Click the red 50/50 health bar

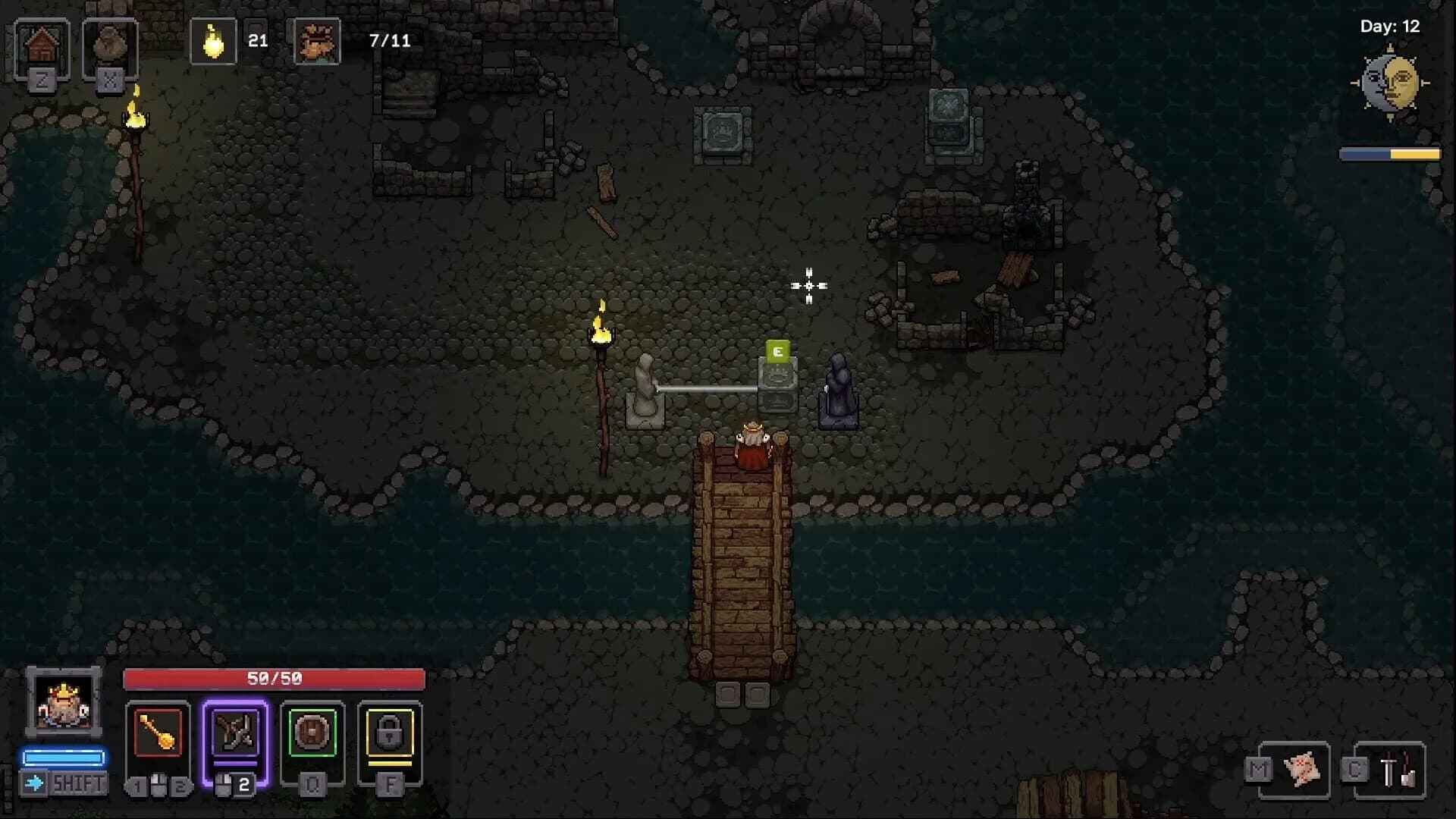273,677
